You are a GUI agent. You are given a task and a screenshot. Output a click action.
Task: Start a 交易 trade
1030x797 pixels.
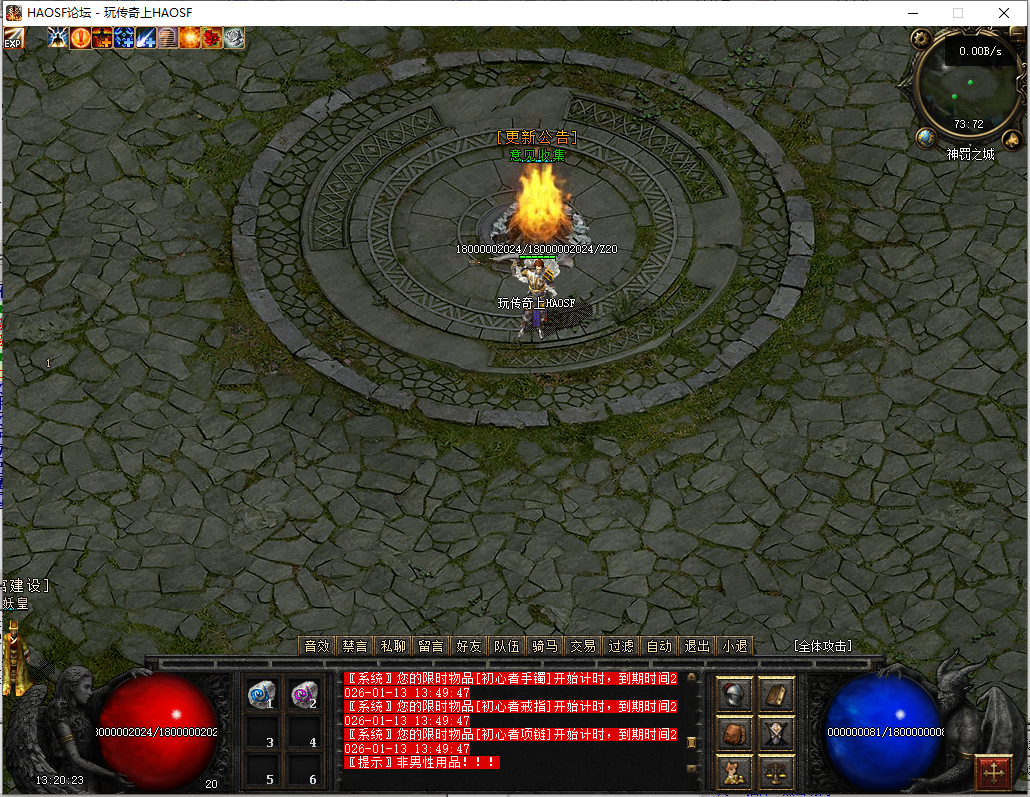click(x=583, y=646)
